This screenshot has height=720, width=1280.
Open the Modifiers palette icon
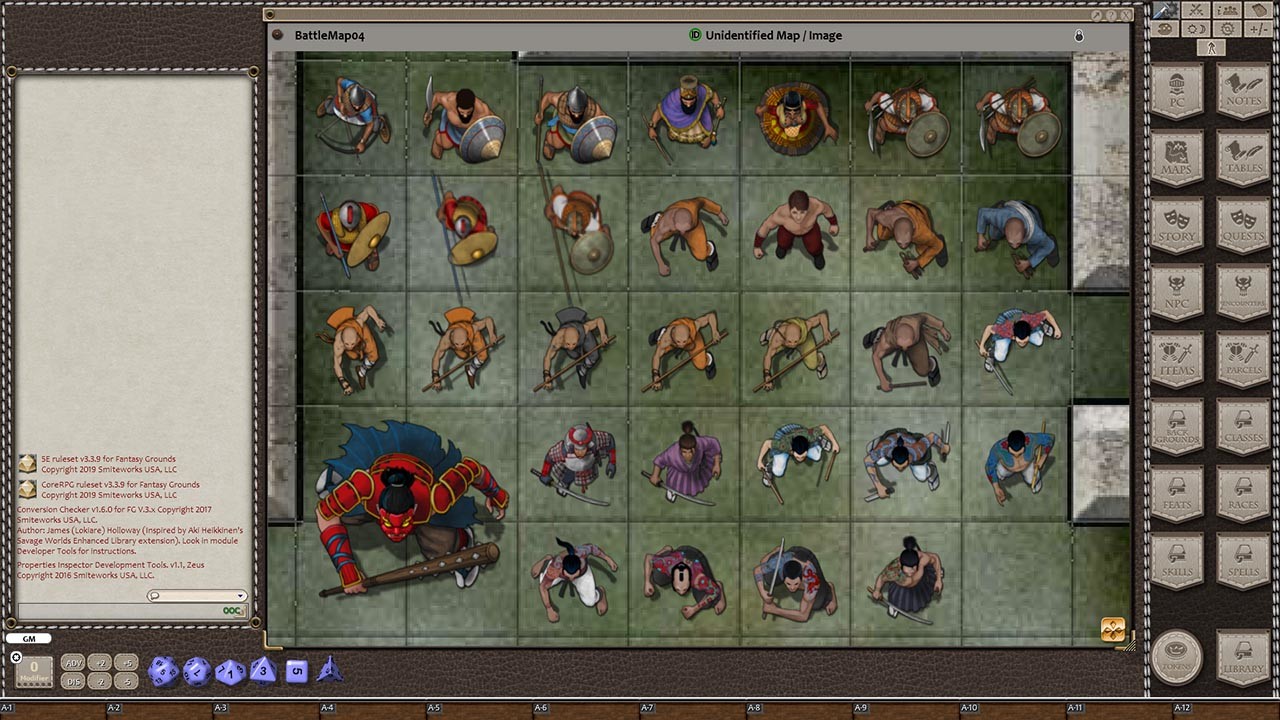(x=1164, y=28)
